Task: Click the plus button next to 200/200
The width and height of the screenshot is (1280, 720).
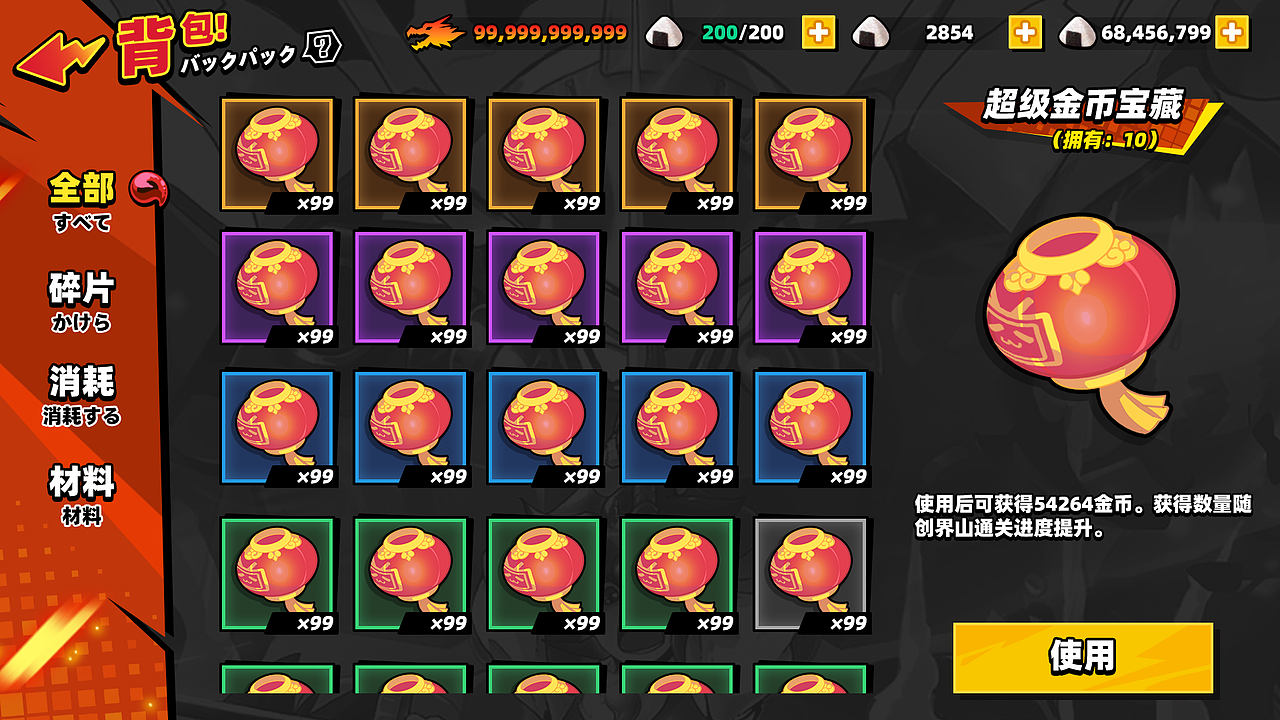Action: click(820, 31)
